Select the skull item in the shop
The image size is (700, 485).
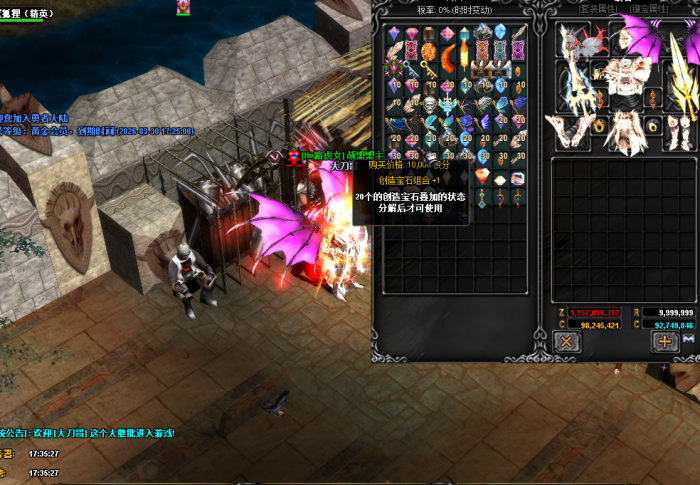pos(429,103)
